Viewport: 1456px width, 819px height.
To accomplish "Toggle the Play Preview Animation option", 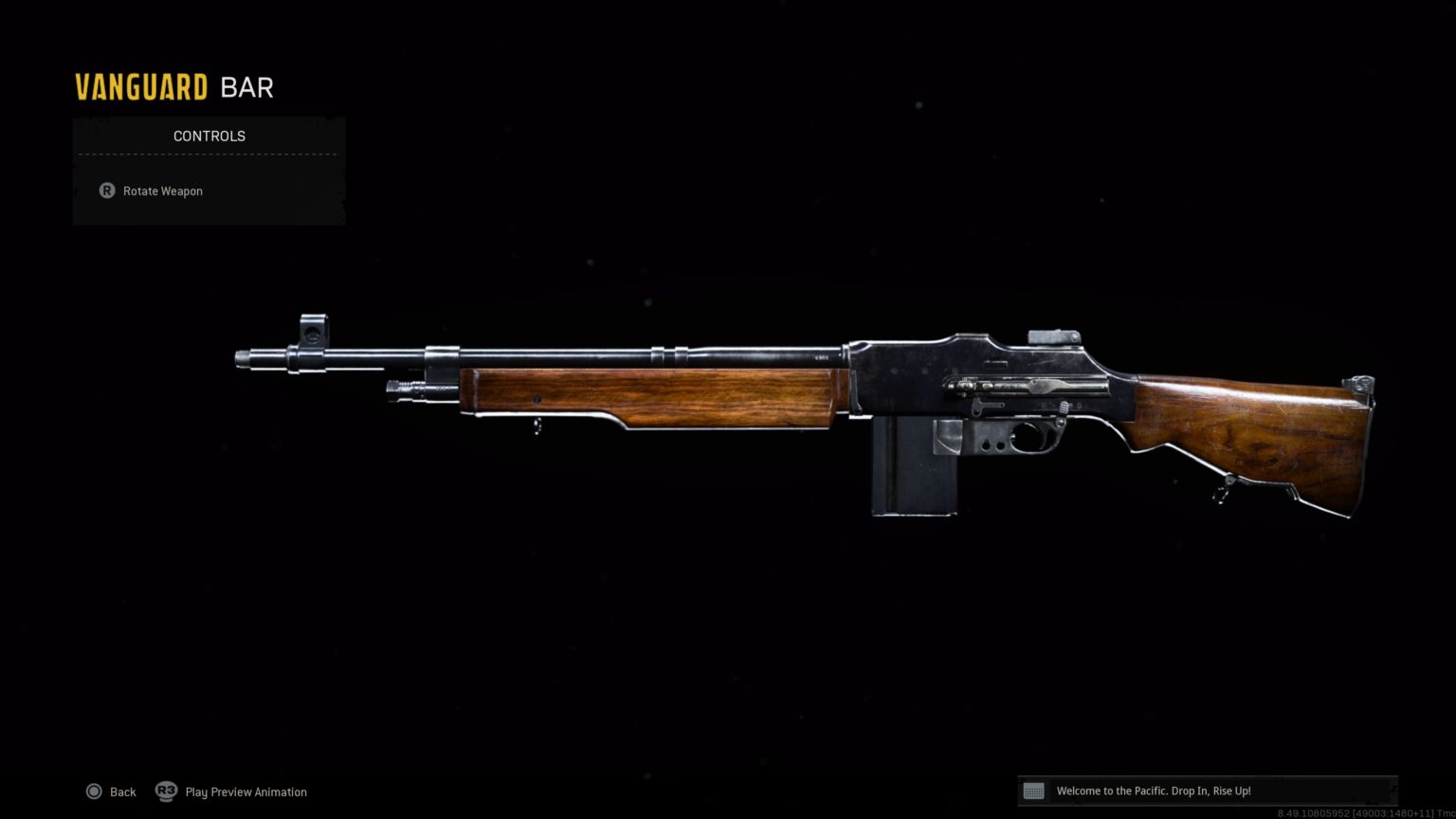I will coord(246,792).
